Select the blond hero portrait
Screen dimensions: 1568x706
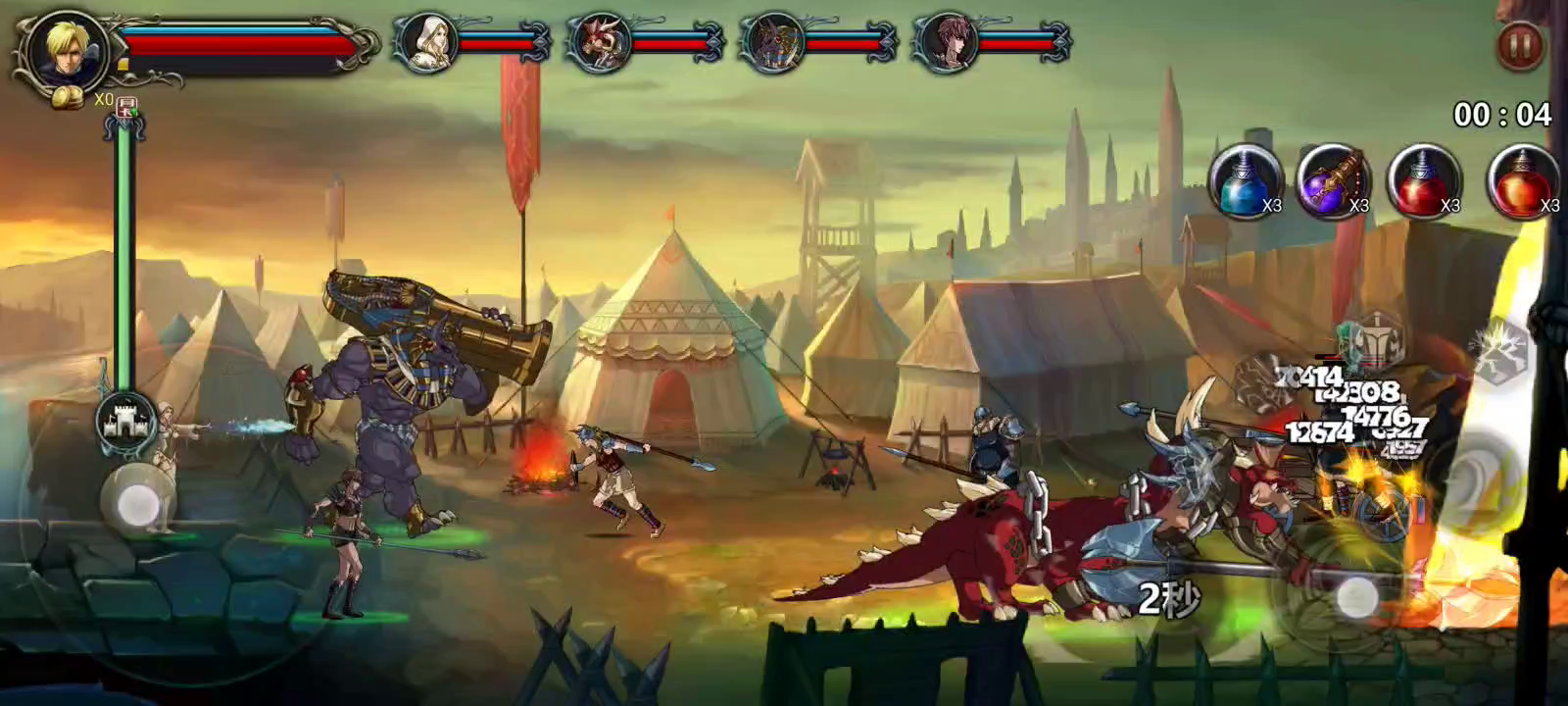tap(68, 49)
